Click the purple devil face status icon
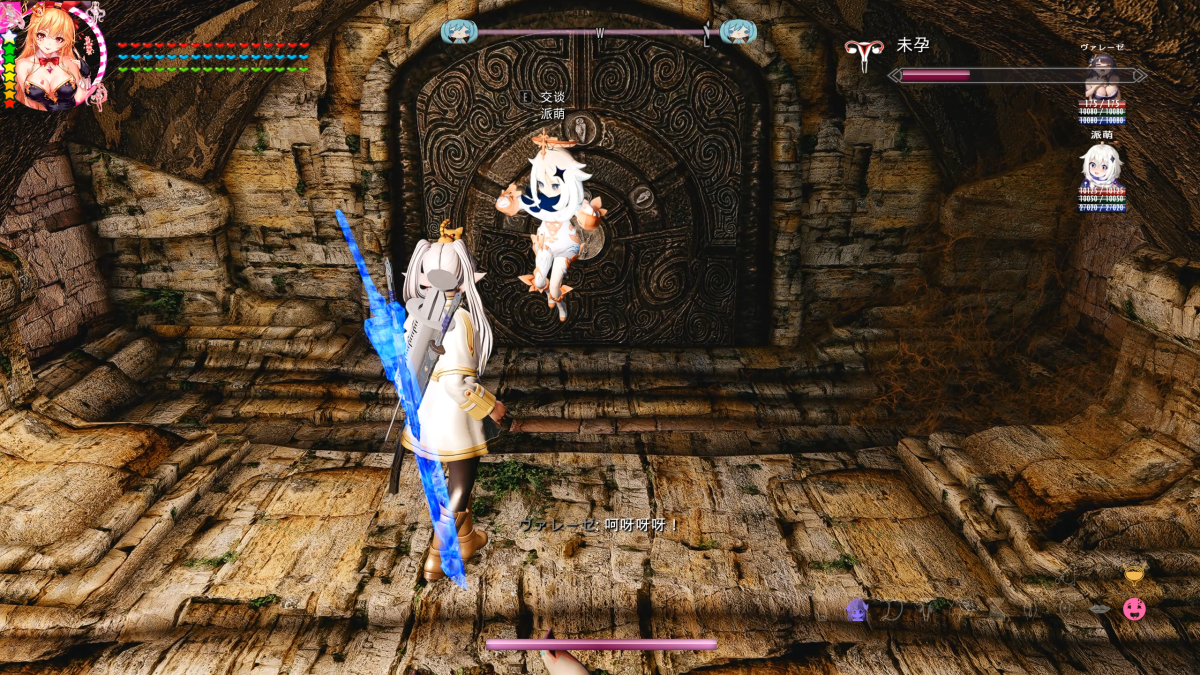 click(857, 609)
